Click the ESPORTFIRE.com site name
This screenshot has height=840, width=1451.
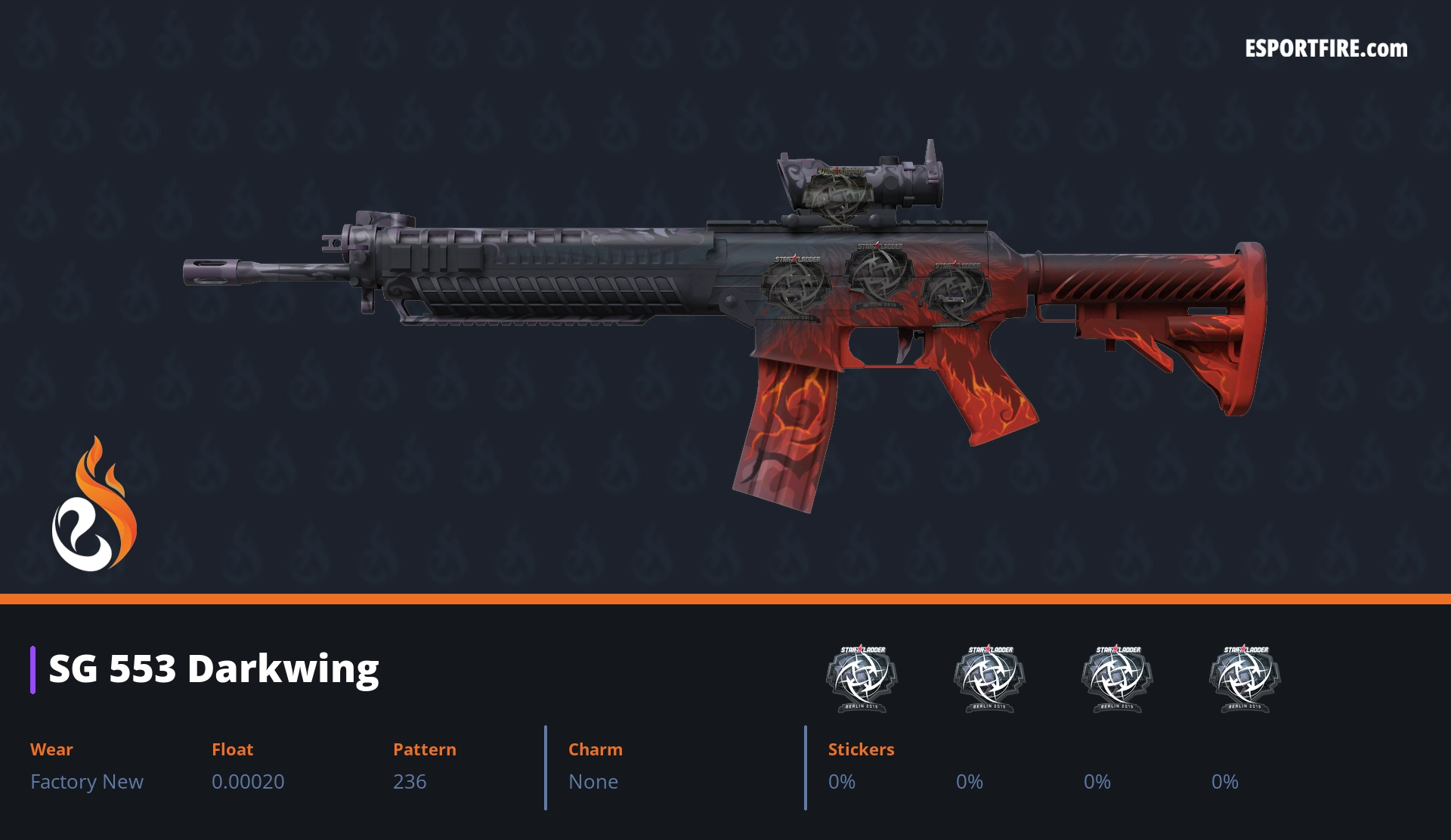[1326, 49]
